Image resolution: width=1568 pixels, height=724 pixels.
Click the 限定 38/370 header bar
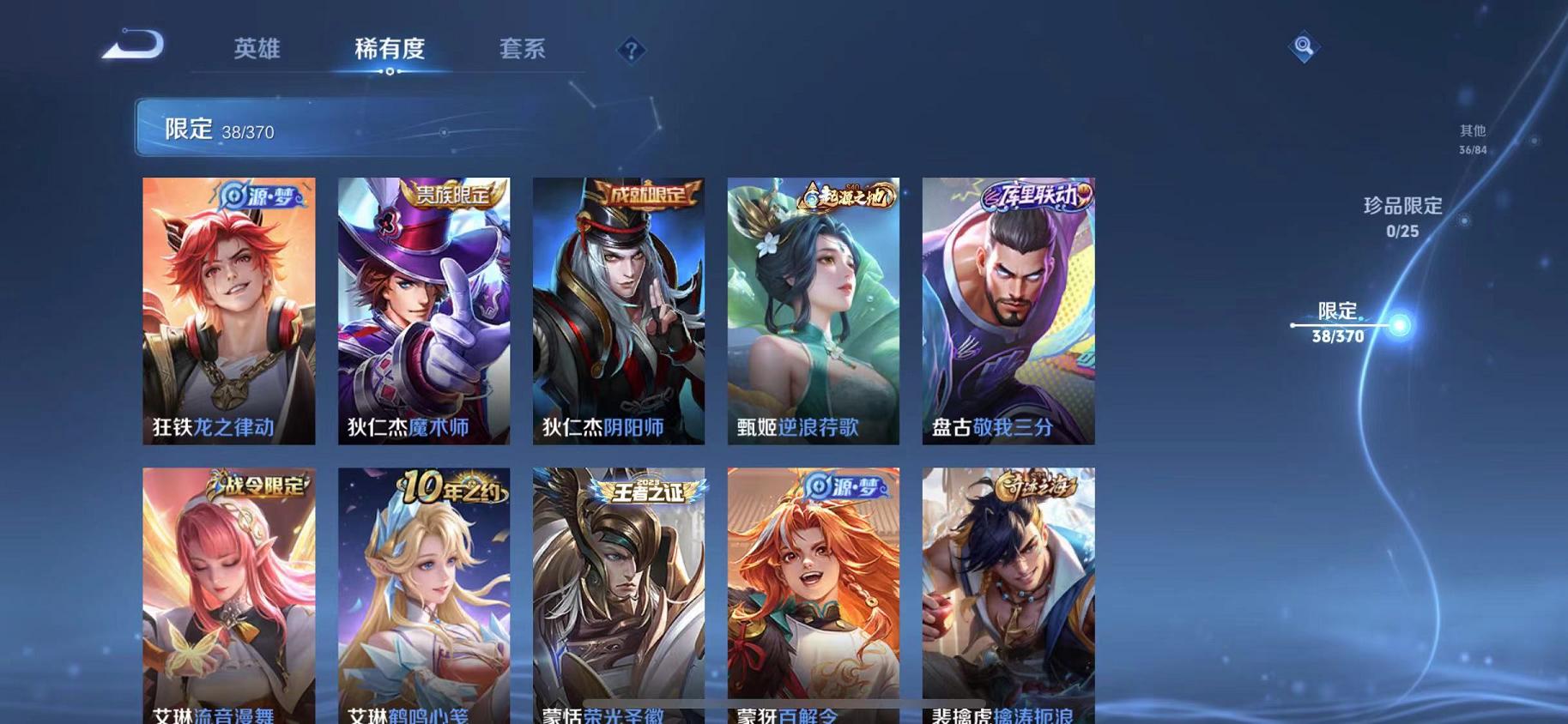point(343,130)
